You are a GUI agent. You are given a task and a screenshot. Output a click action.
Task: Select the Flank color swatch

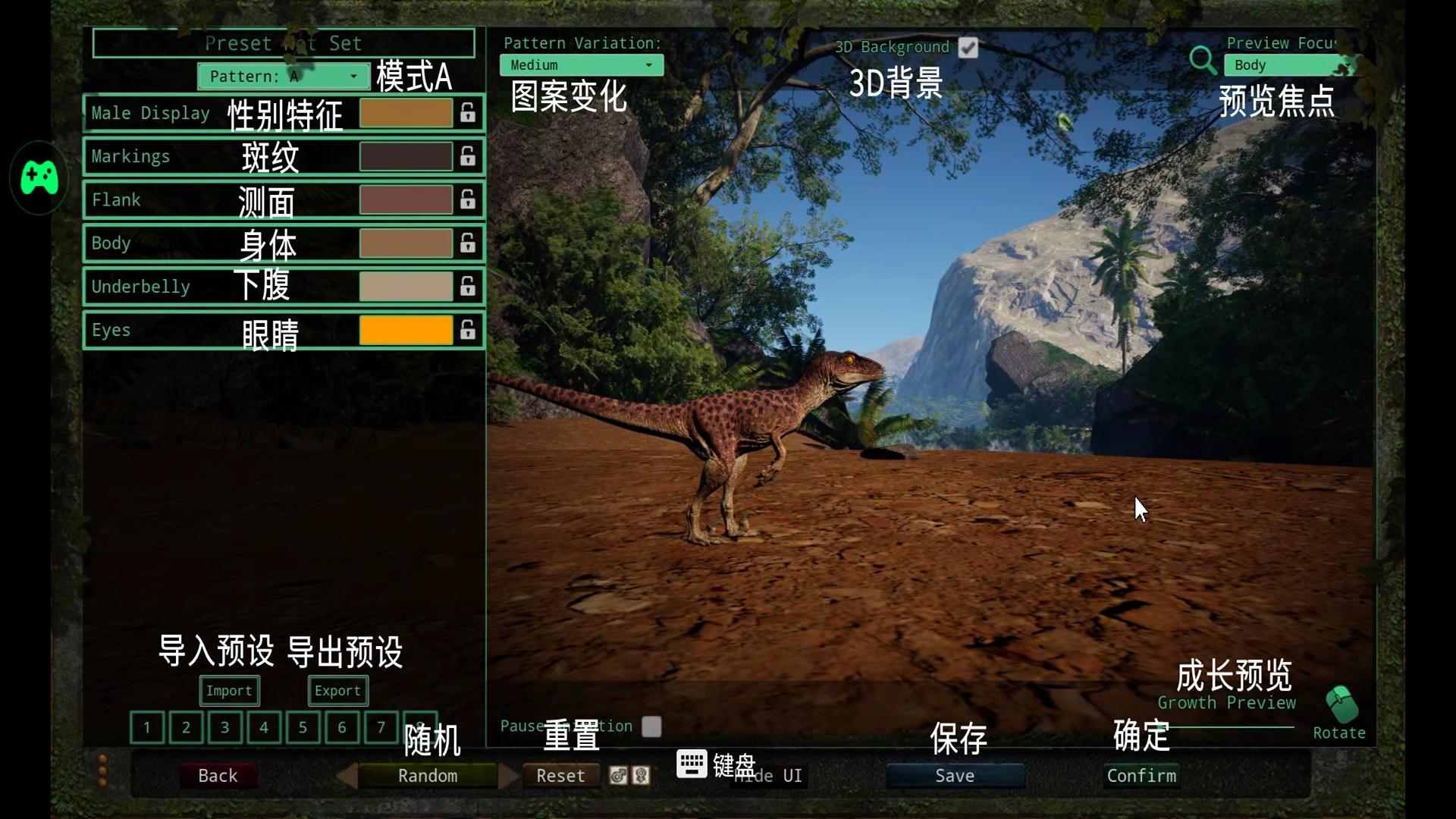406,200
